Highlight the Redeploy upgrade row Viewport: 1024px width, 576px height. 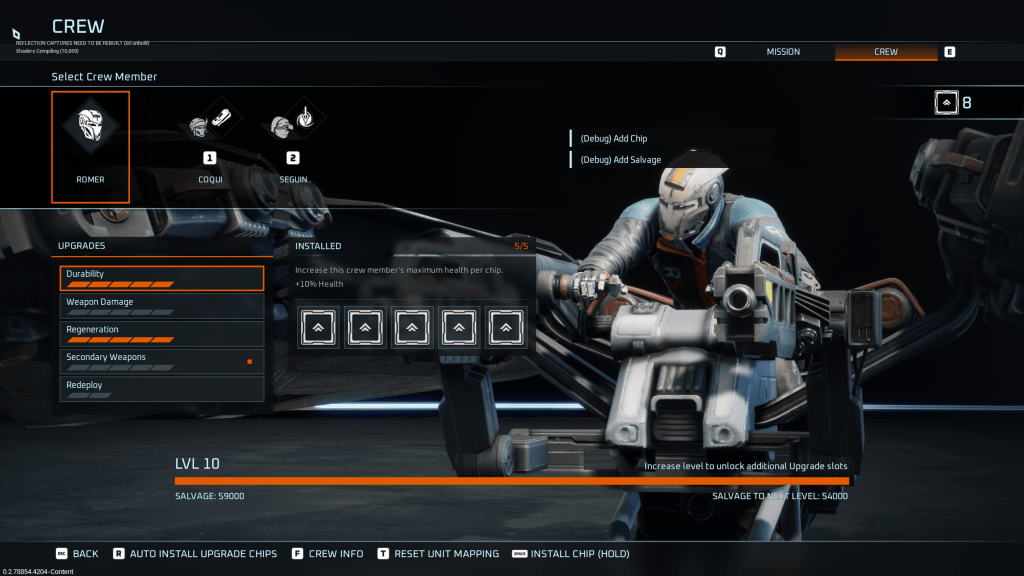tap(161, 388)
